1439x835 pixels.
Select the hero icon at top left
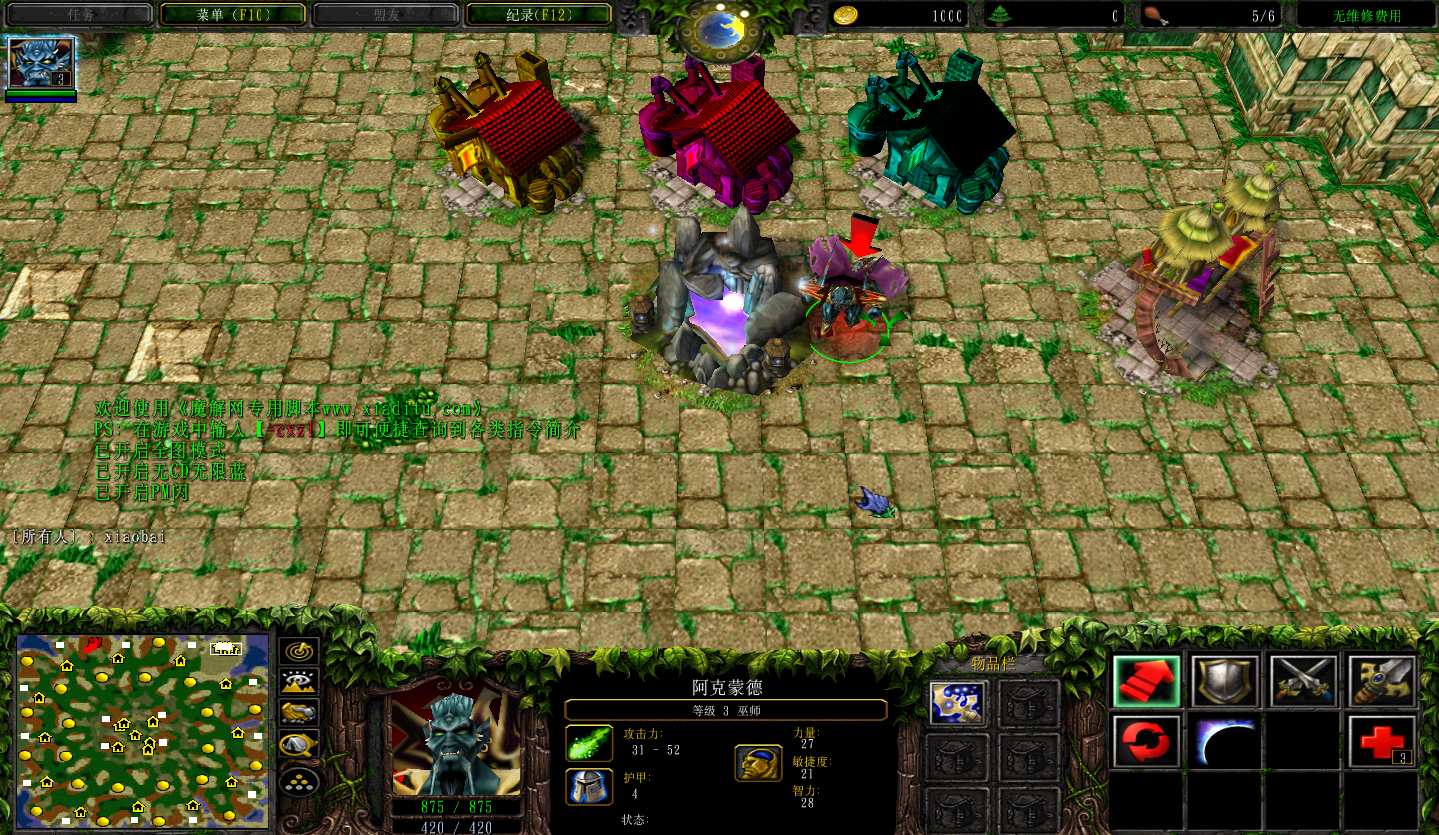[x=41, y=64]
